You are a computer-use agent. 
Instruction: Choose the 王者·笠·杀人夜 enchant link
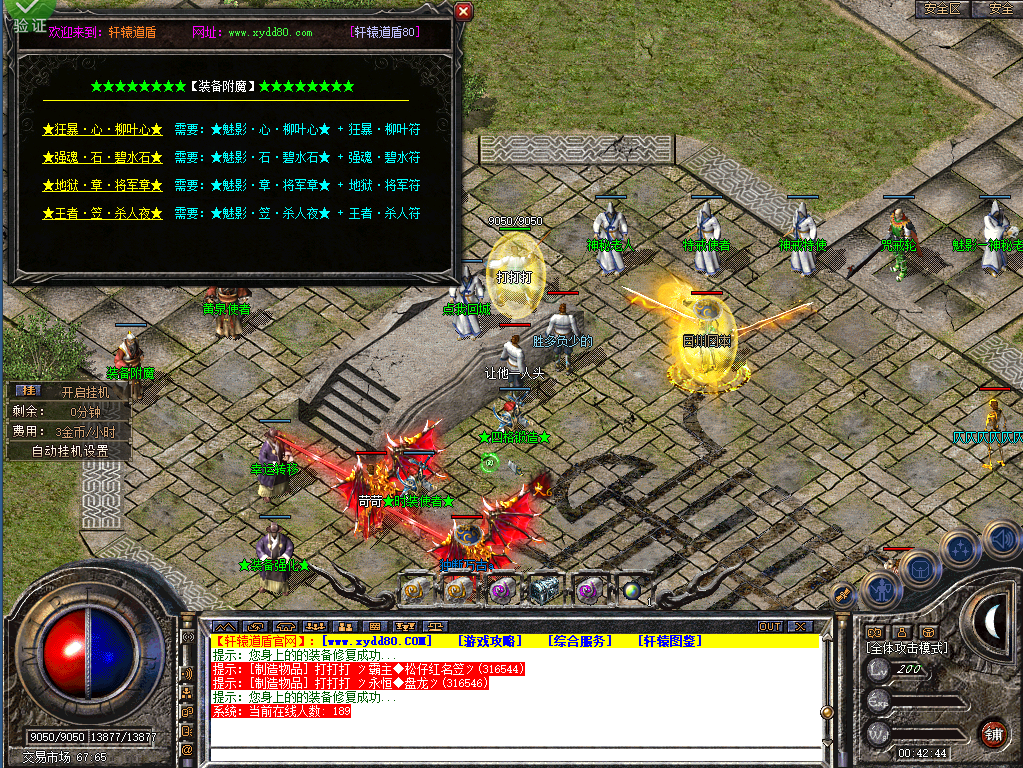pos(102,214)
